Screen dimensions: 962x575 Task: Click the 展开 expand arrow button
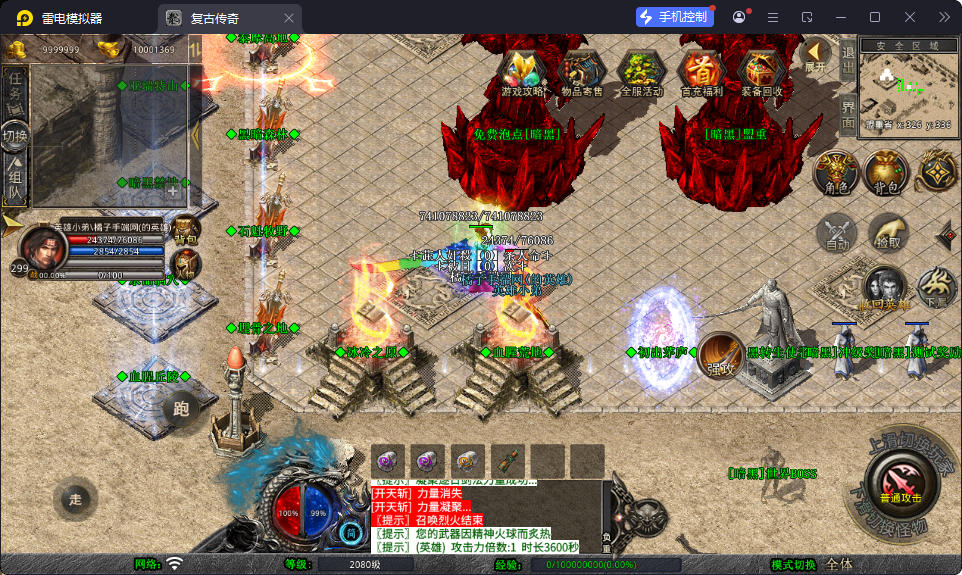click(816, 54)
